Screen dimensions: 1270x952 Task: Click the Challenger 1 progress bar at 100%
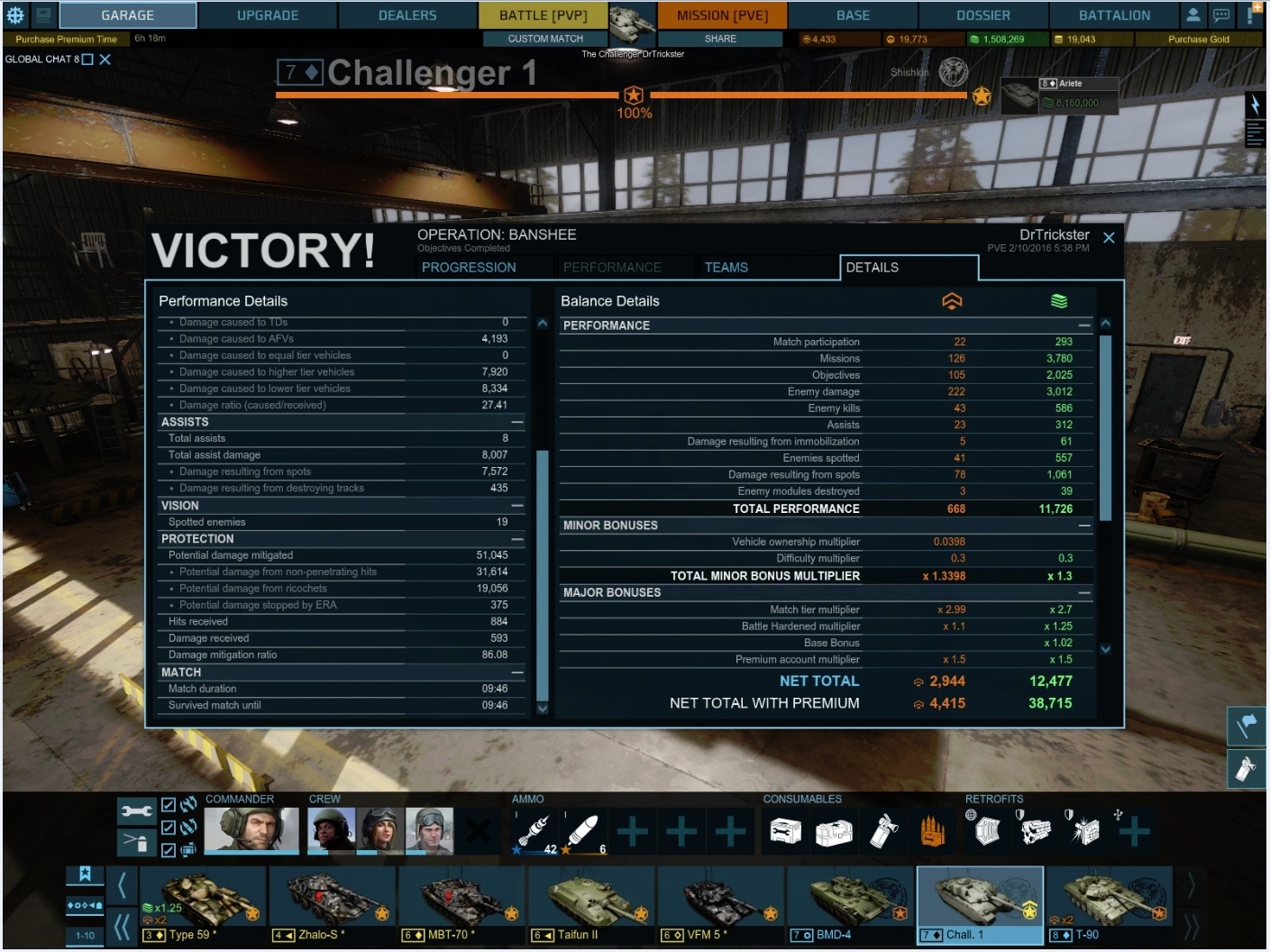coord(635,93)
